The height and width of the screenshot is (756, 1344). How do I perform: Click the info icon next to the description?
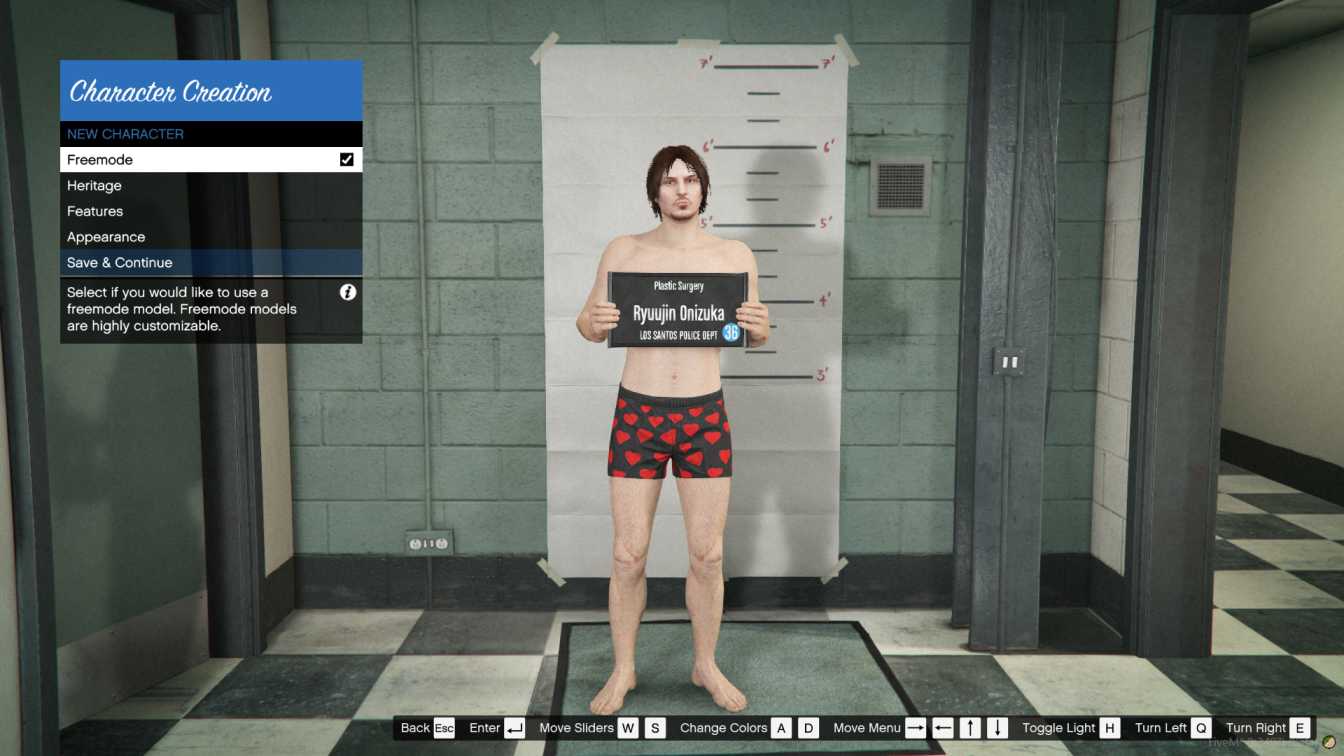(347, 291)
